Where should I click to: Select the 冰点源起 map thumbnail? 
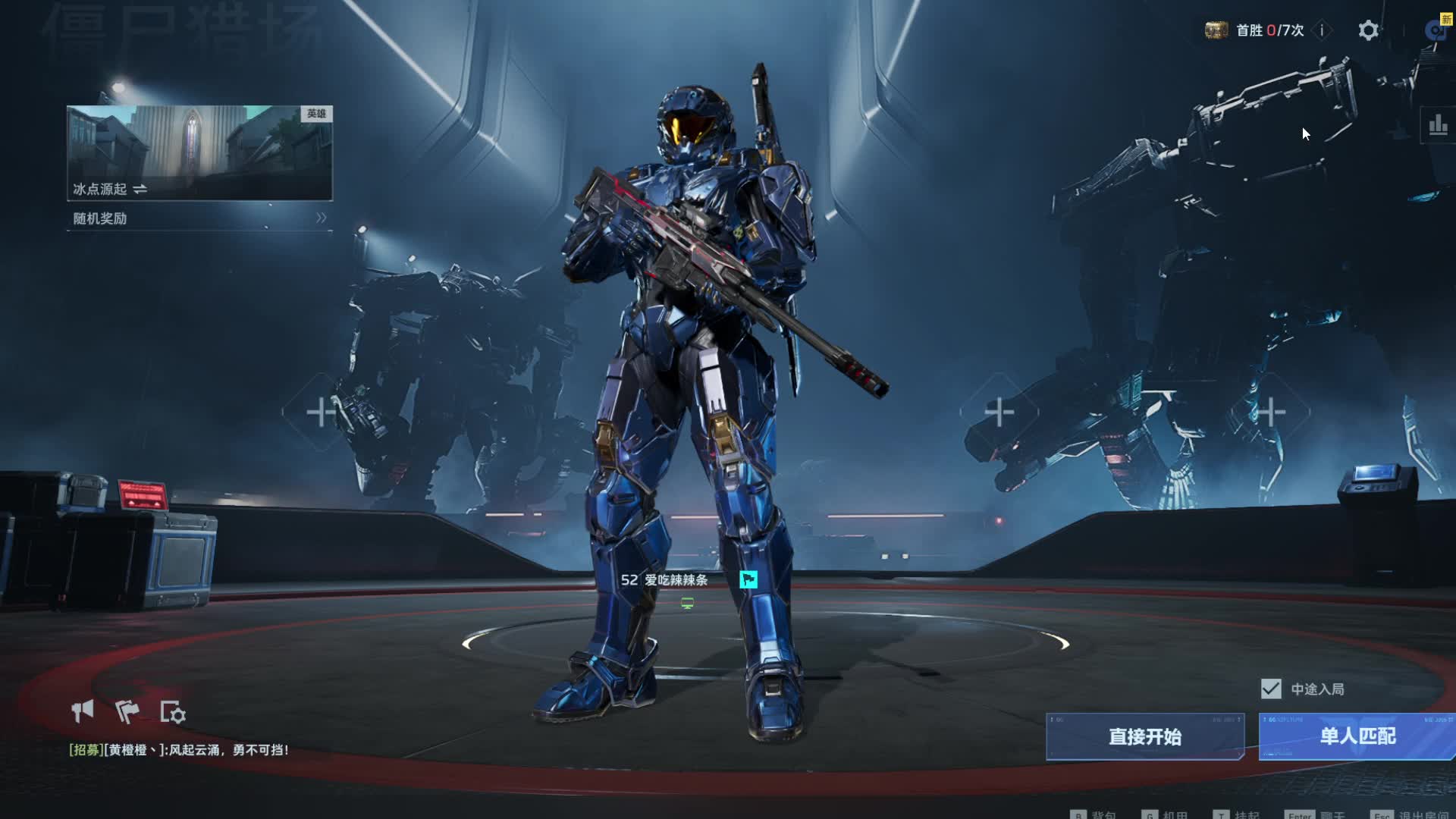pyautogui.click(x=199, y=152)
